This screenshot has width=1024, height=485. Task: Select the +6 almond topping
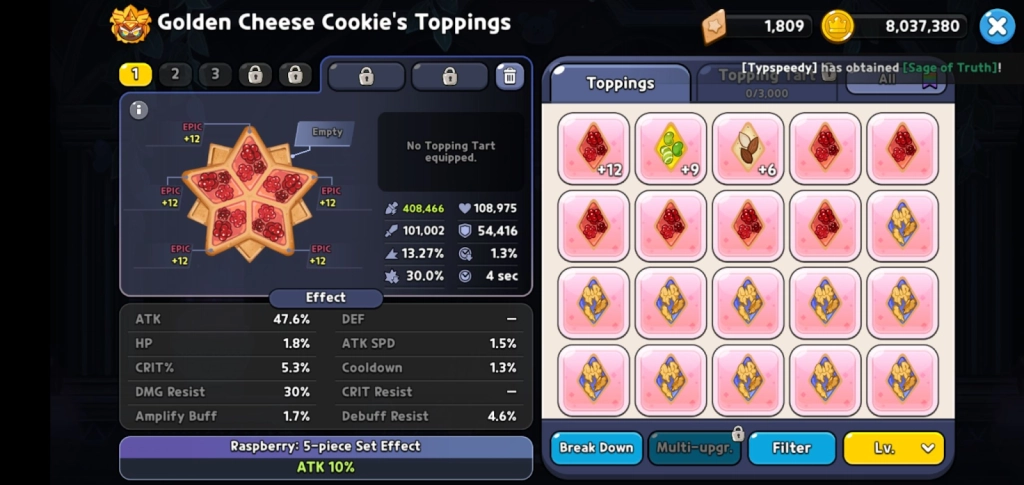coord(748,149)
